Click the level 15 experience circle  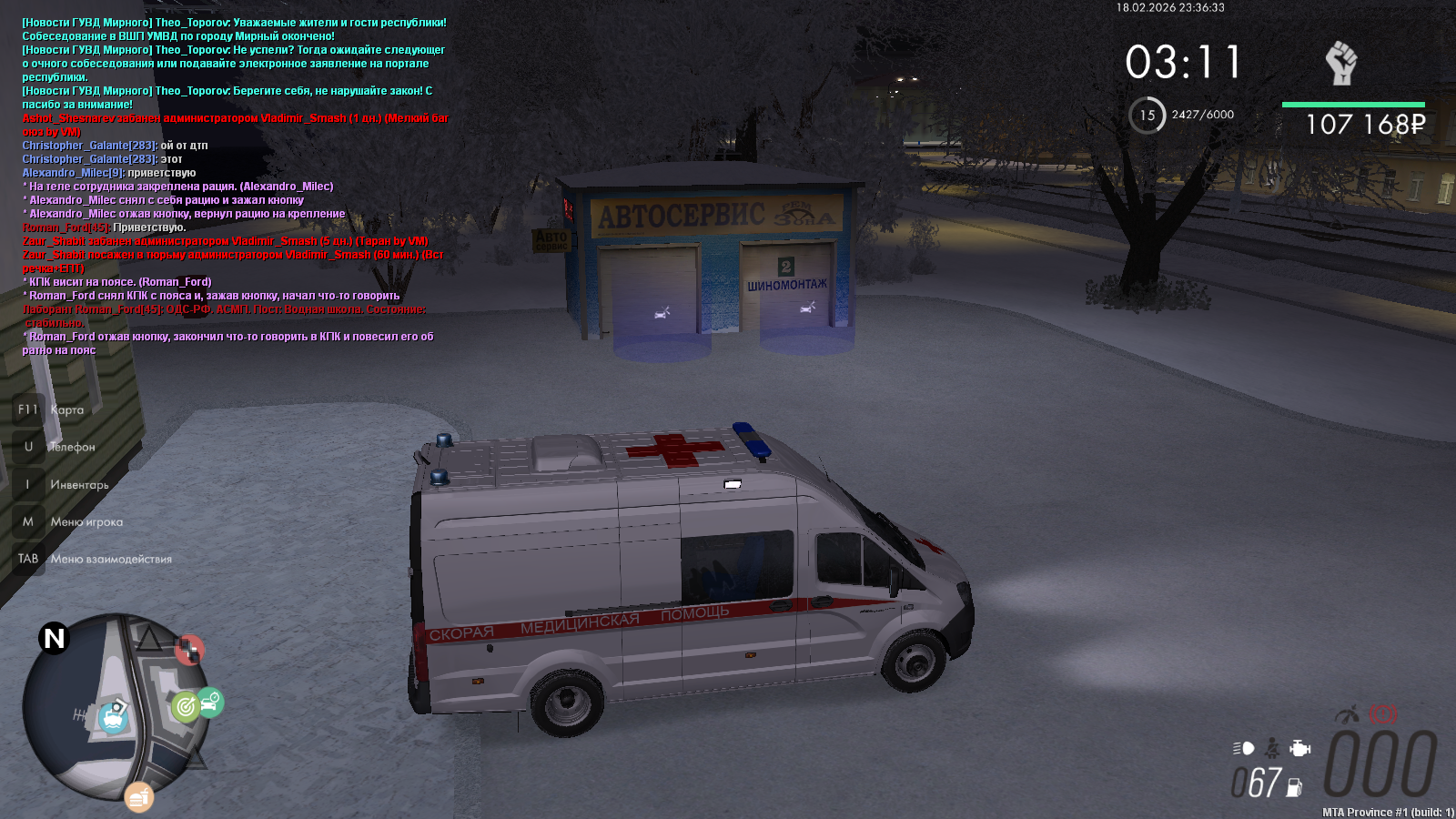(x=1147, y=116)
